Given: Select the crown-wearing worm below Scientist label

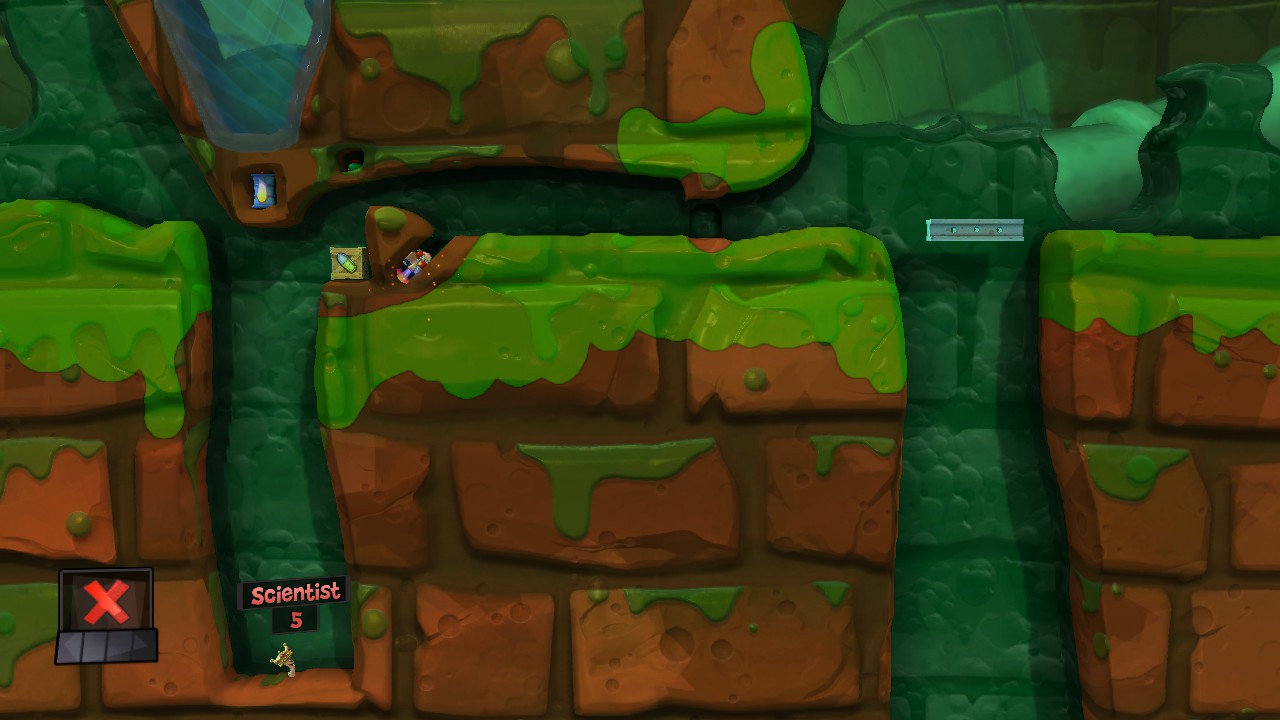Looking at the screenshot, I should (290, 666).
